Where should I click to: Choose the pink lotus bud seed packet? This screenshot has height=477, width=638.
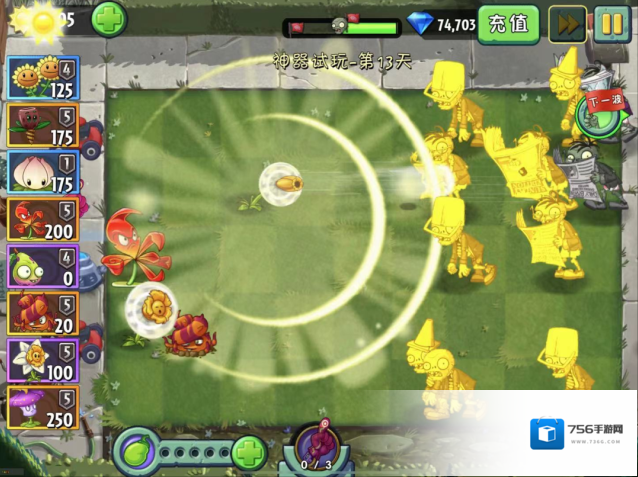point(42,172)
